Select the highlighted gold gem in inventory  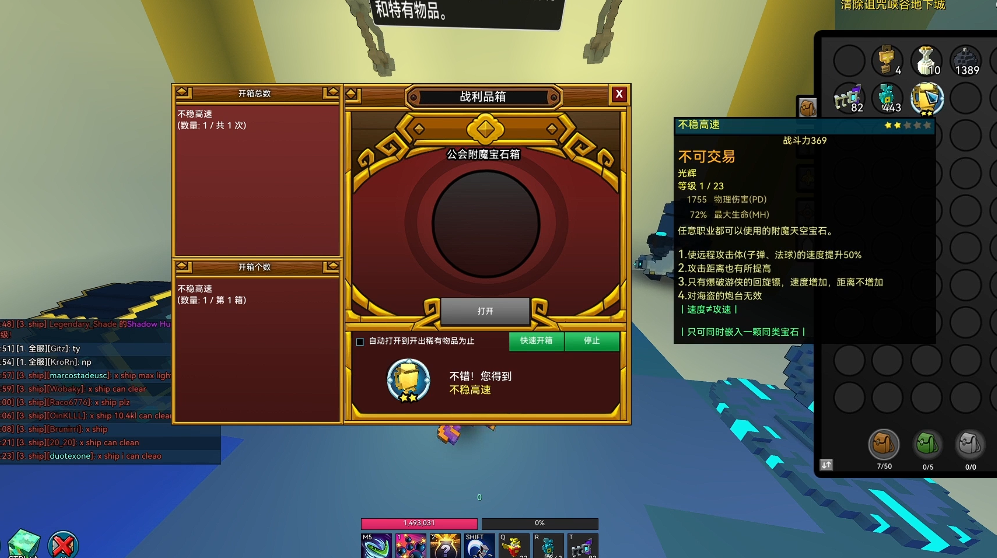click(927, 98)
